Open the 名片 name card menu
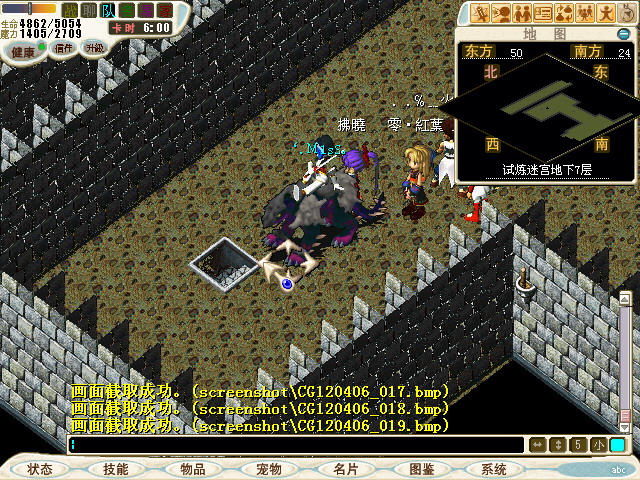 (345, 469)
